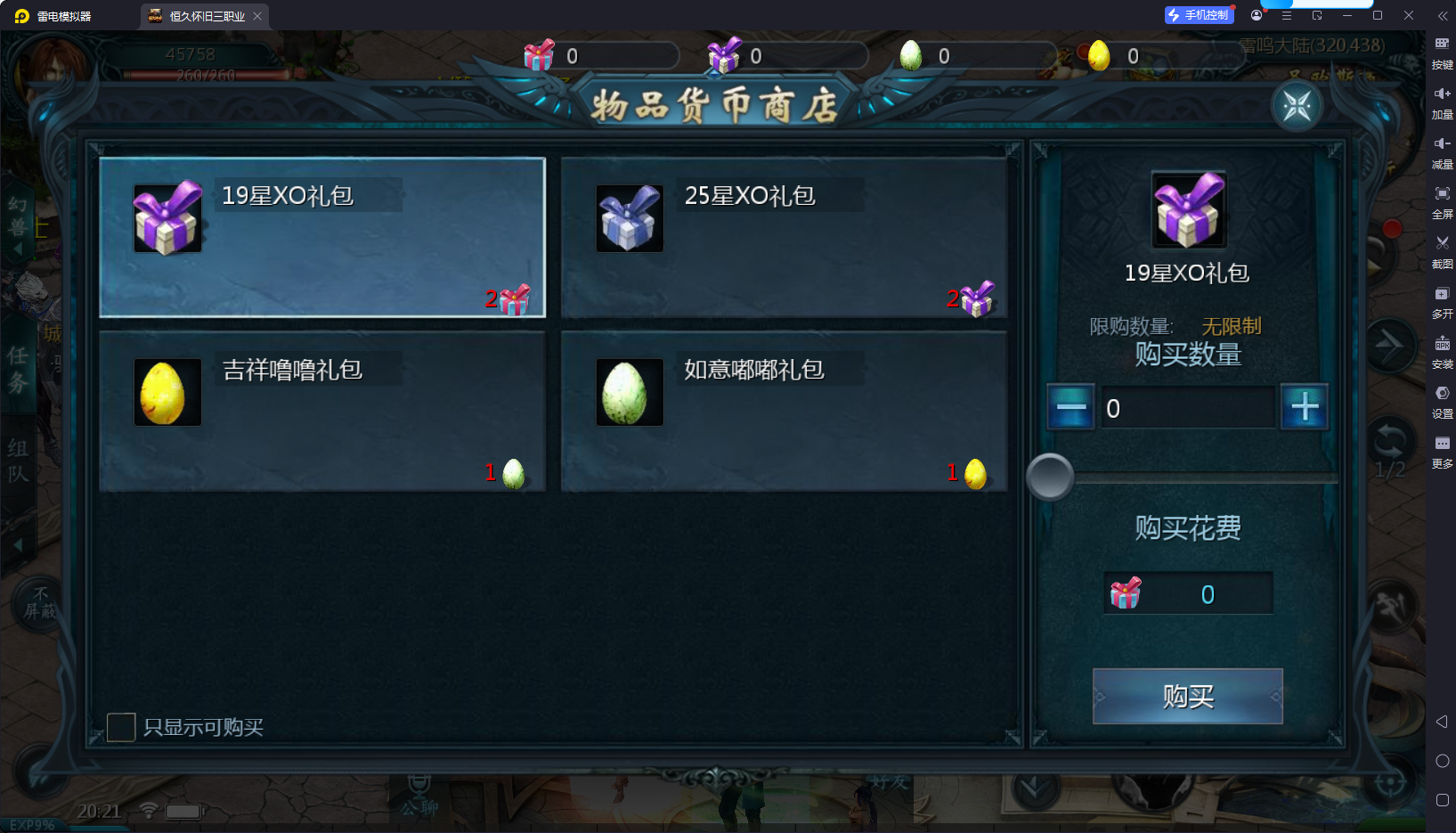Decrease purchase quantity with minus button
Image resolution: width=1456 pixels, height=833 pixels.
coord(1070,407)
